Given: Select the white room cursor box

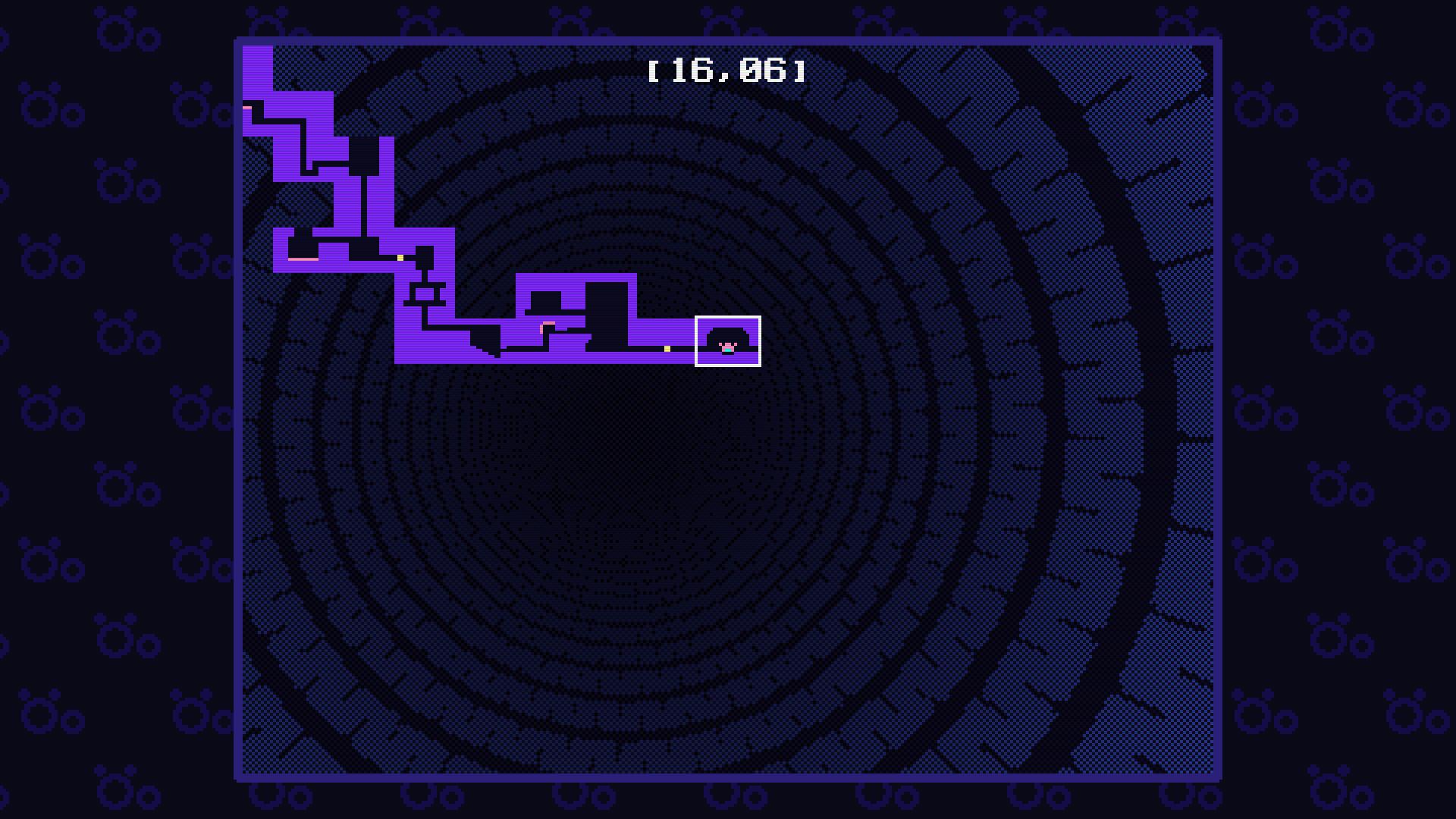Looking at the screenshot, I should [x=728, y=341].
